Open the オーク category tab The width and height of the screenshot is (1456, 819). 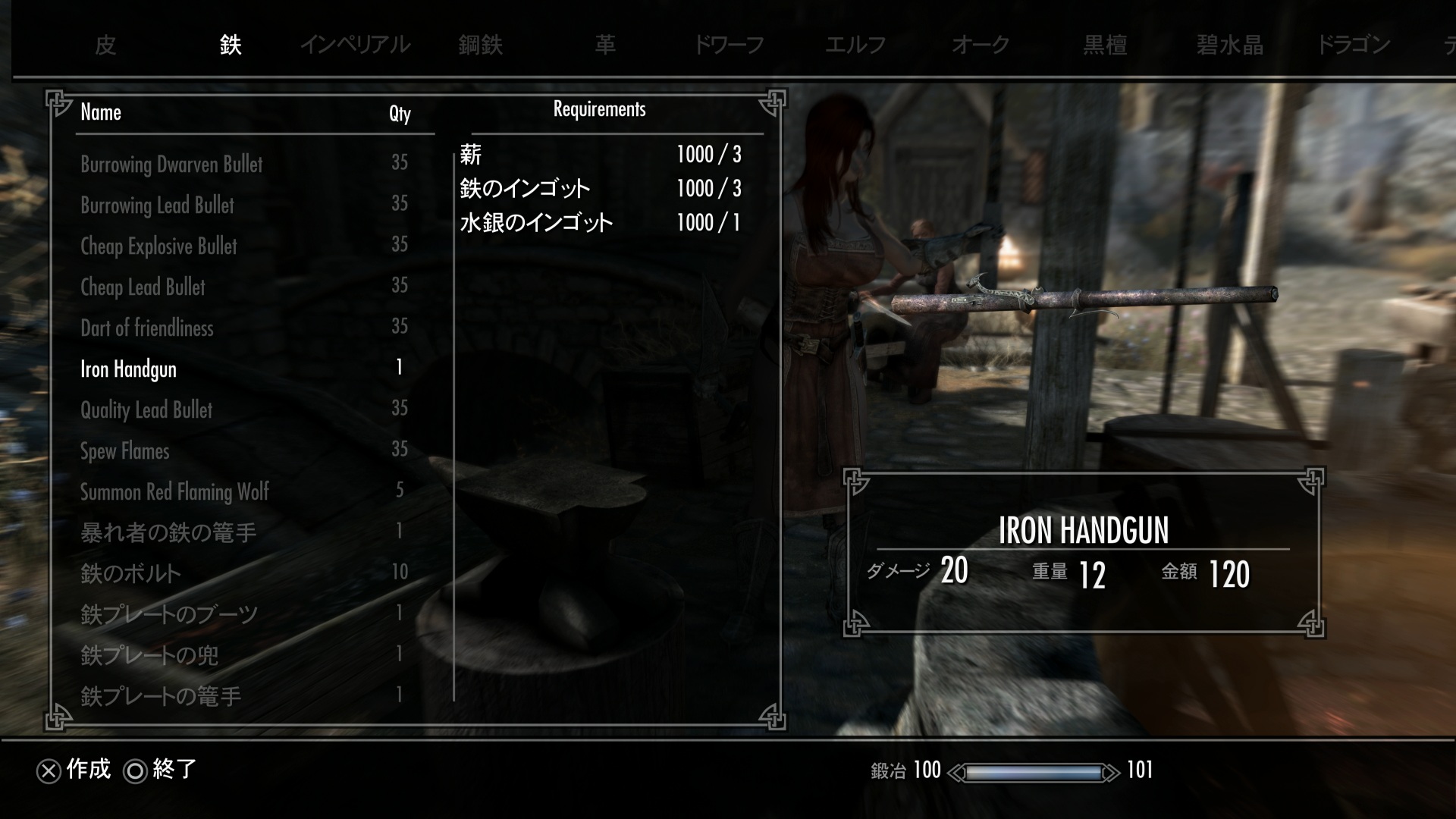click(x=980, y=45)
